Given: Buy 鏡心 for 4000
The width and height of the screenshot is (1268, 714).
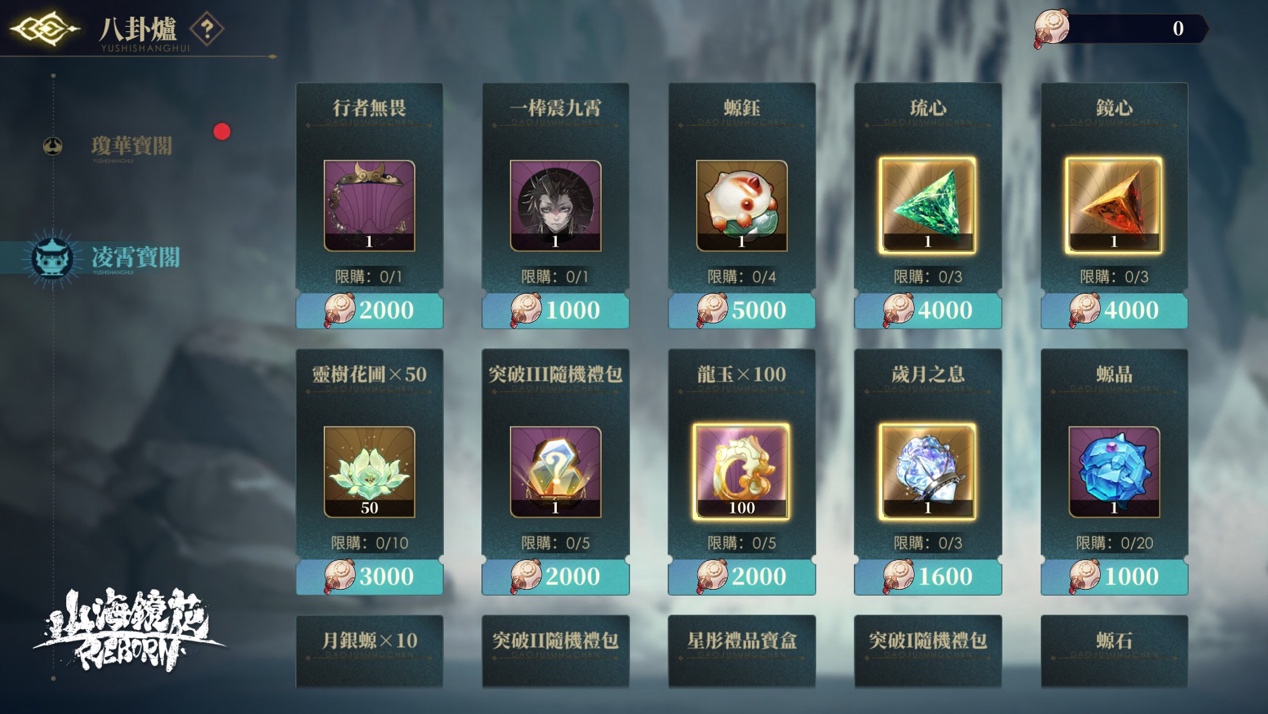Looking at the screenshot, I should click(x=1114, y=311).
